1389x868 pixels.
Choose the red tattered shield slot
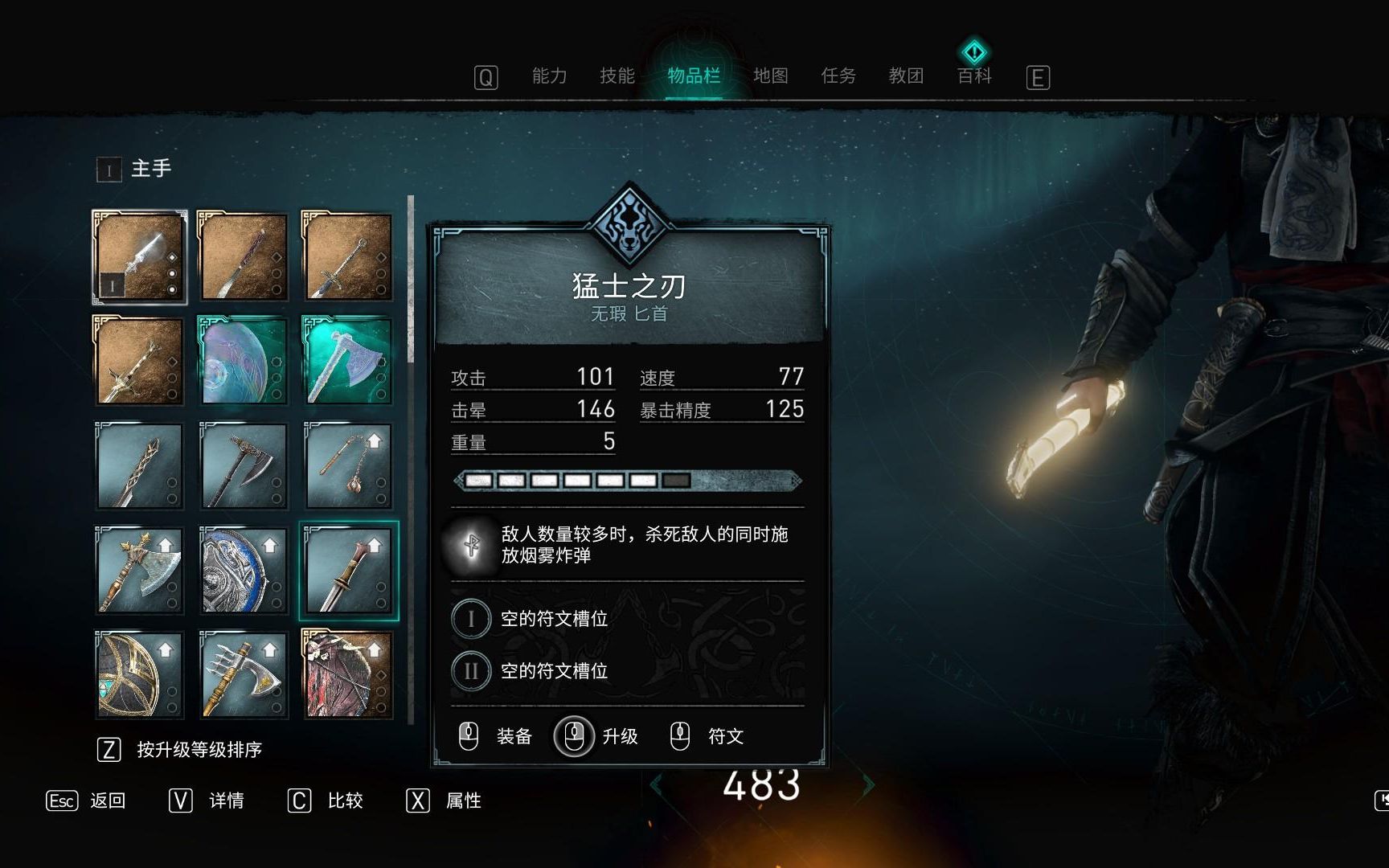pyautogui.click(x=347, y=674)
